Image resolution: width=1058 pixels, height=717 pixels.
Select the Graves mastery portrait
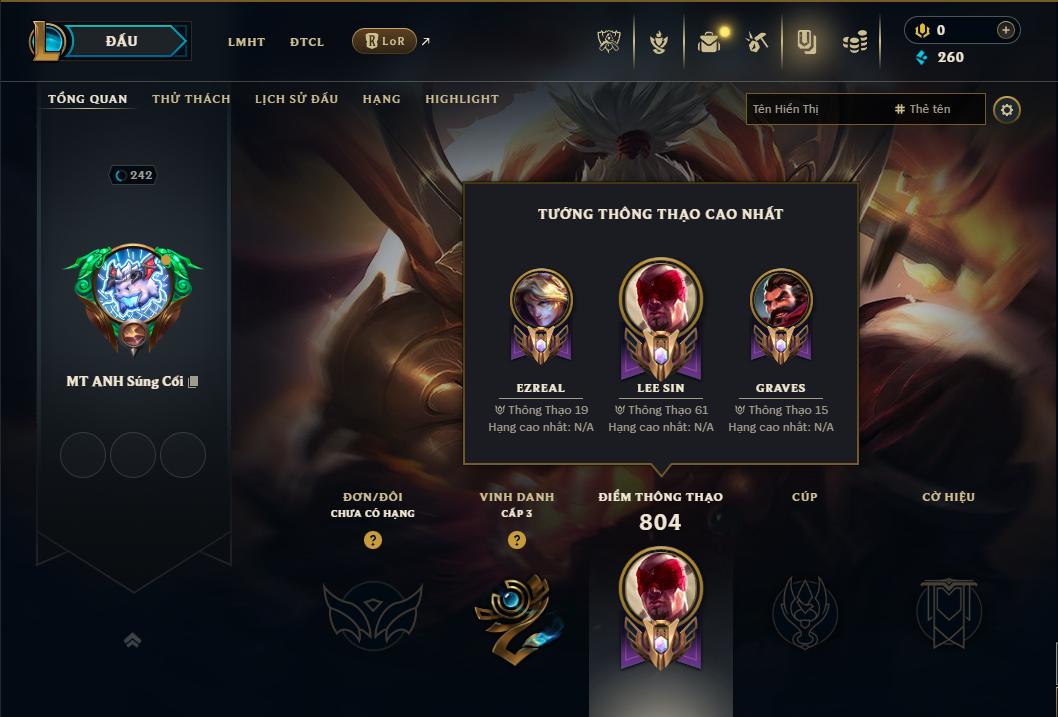(781, 300)
